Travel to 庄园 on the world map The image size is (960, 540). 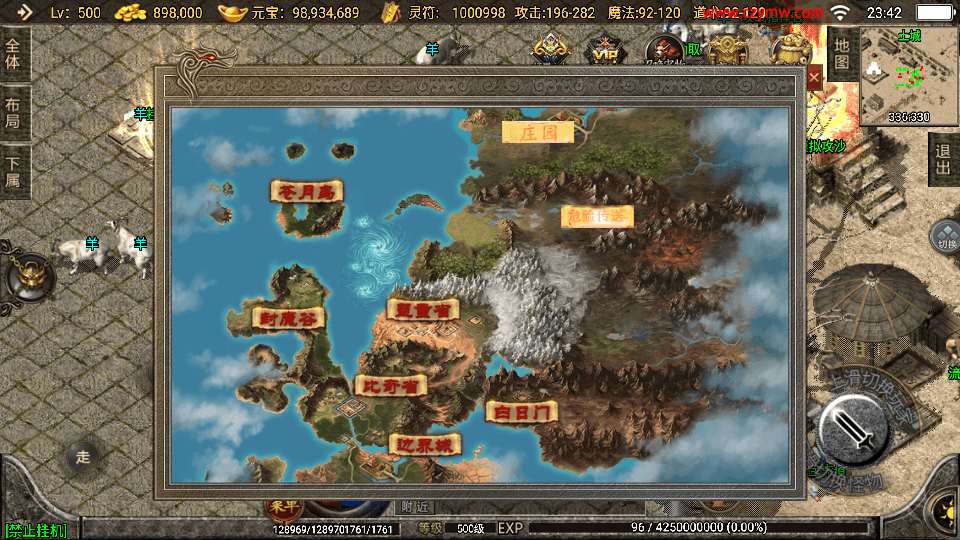pyautogui.click(x=537, y=132)
